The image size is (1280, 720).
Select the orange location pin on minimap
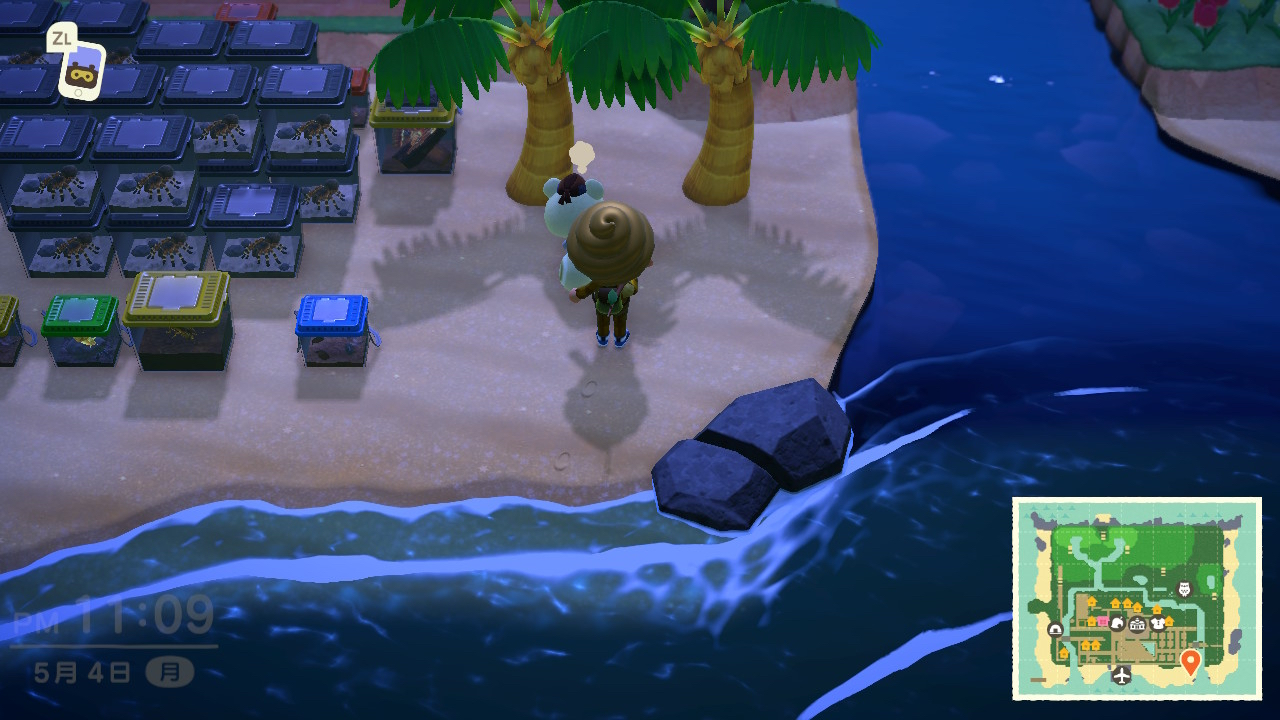tap(1189, 661)
